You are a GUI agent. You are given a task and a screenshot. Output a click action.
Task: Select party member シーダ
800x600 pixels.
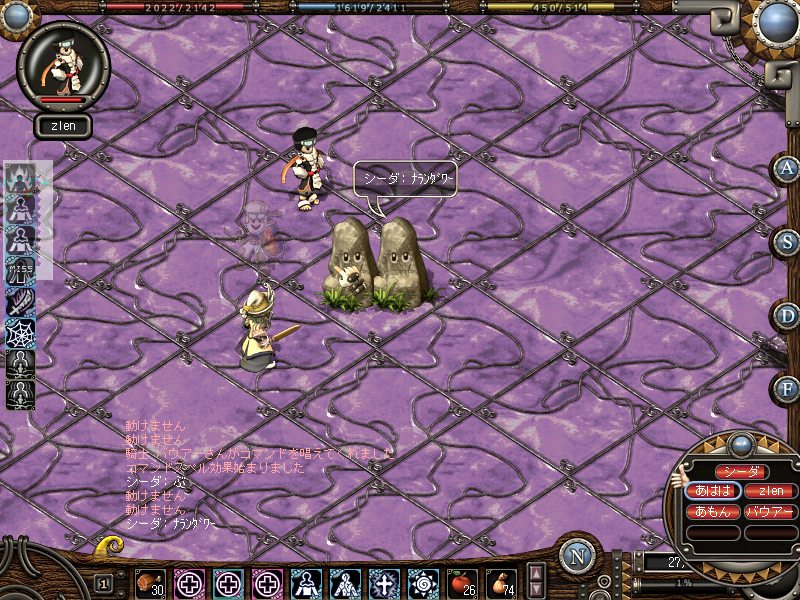pyautogui.click(x=742, y=471)
